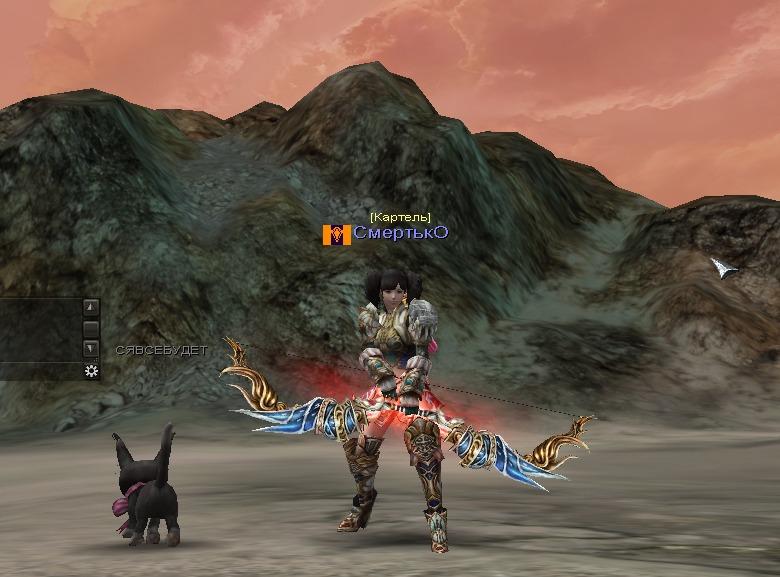Click the chat scroll-up arrow button
The width and height of the screenshot is (780, 577).
coord(91,307)
